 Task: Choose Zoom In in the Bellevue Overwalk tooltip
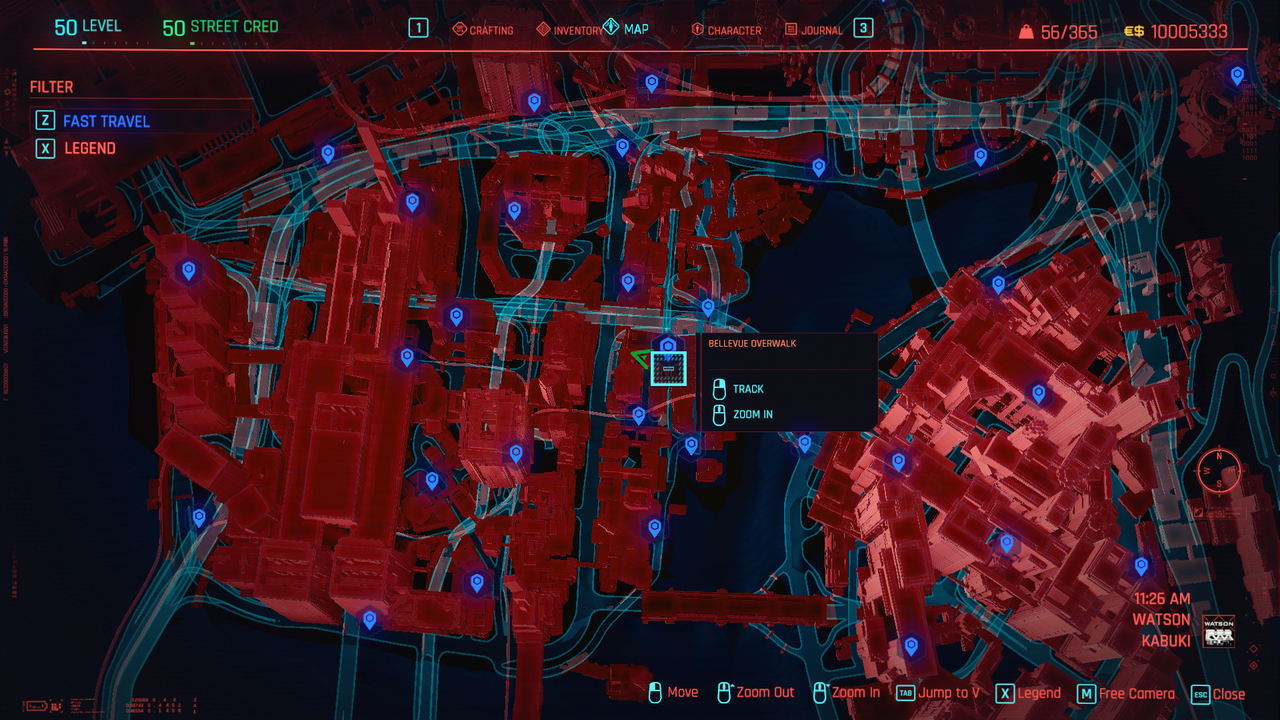752,414
